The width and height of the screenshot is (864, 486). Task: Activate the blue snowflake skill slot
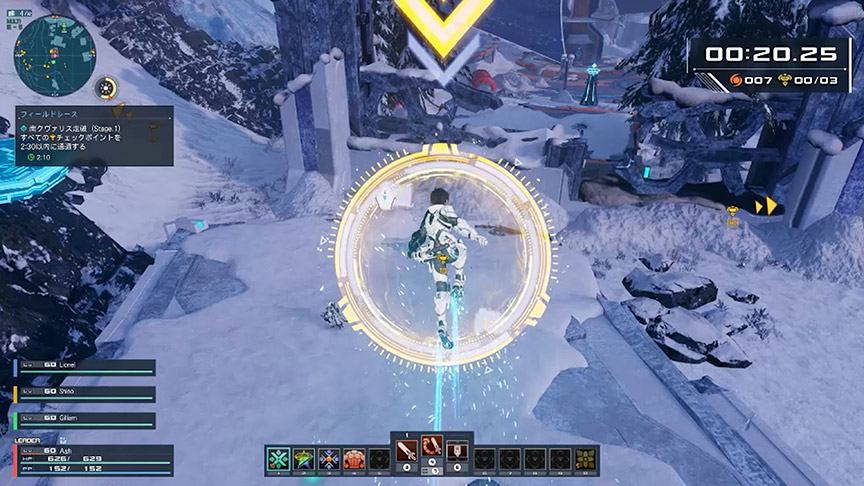click(x=328, y=459)
